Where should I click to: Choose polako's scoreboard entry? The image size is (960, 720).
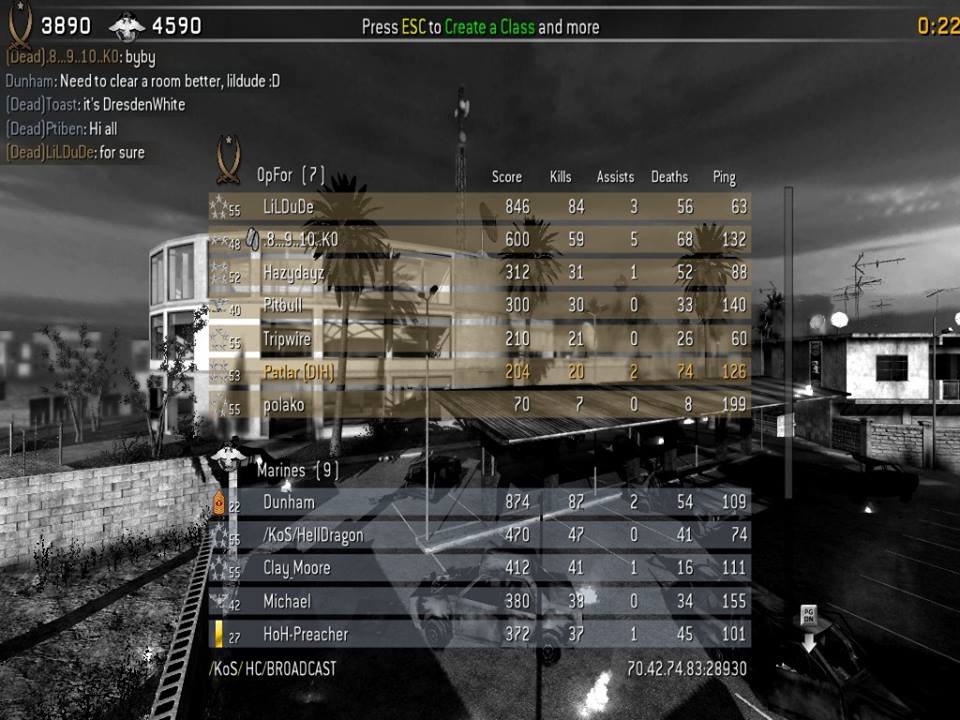point(480,406)
